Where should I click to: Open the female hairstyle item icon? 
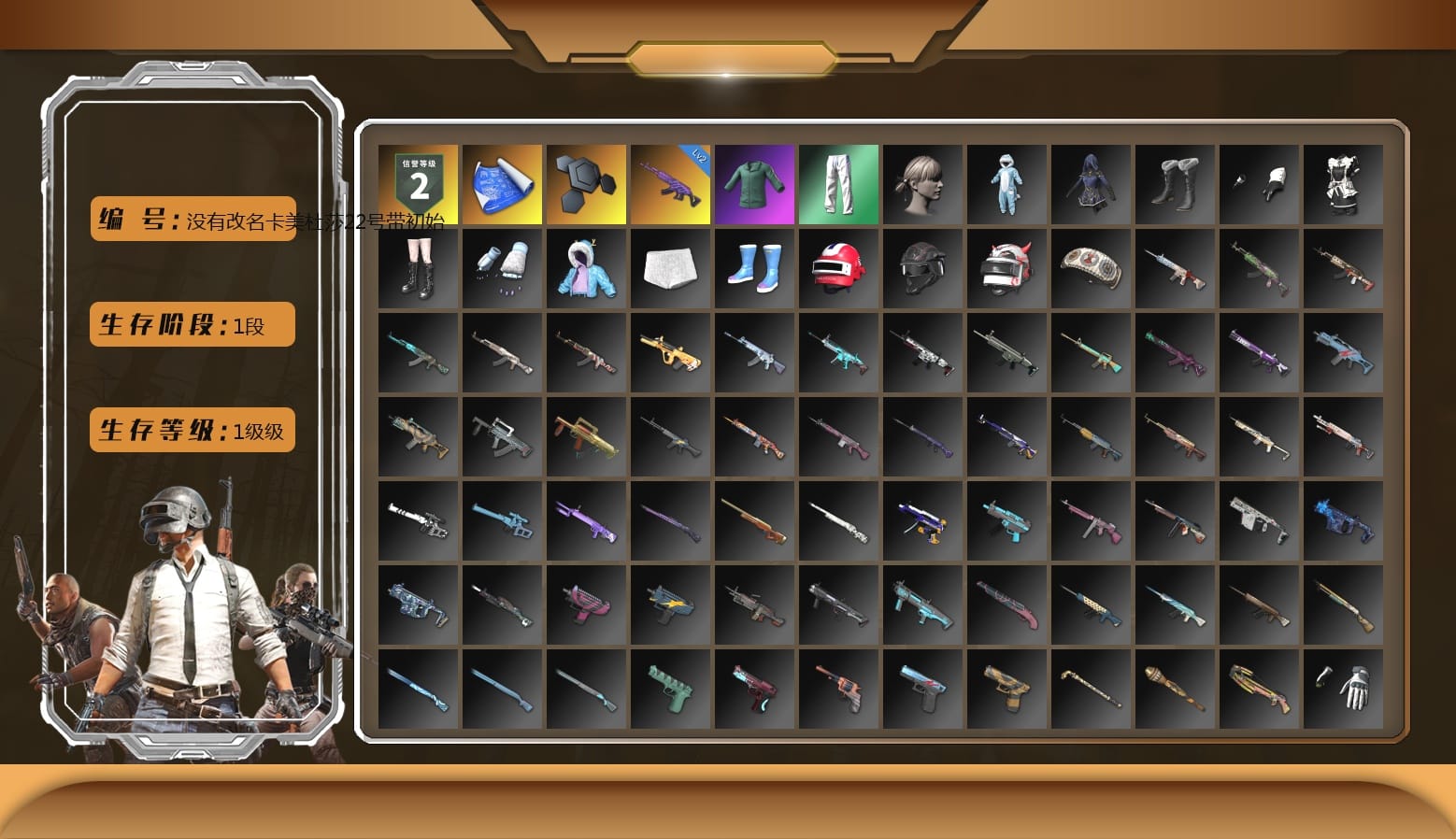922,183
